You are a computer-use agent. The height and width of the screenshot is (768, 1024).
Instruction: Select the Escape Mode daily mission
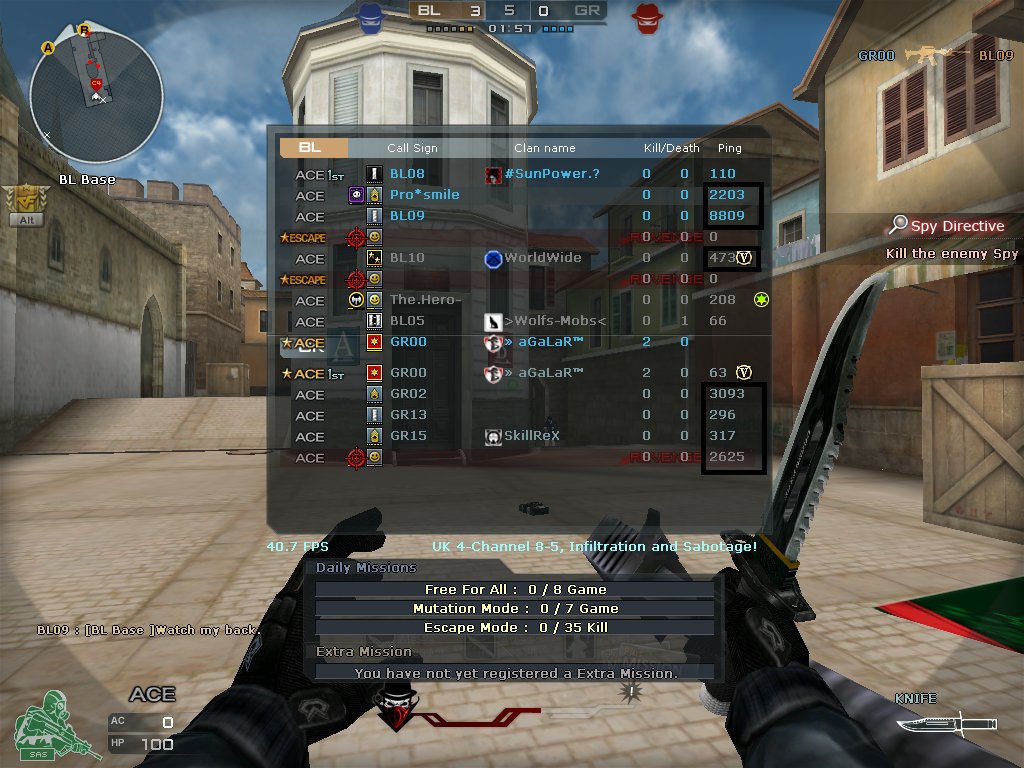(x=515, y=628)
